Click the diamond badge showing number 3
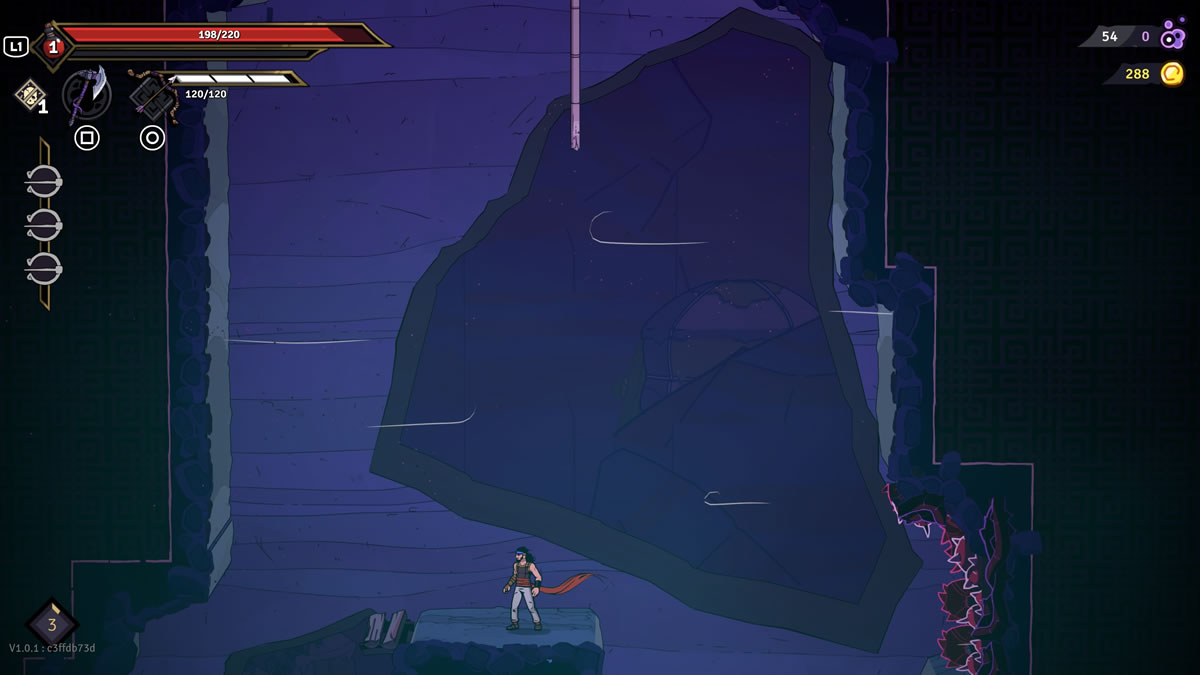The image size is (1200, 675). point(52,624)
